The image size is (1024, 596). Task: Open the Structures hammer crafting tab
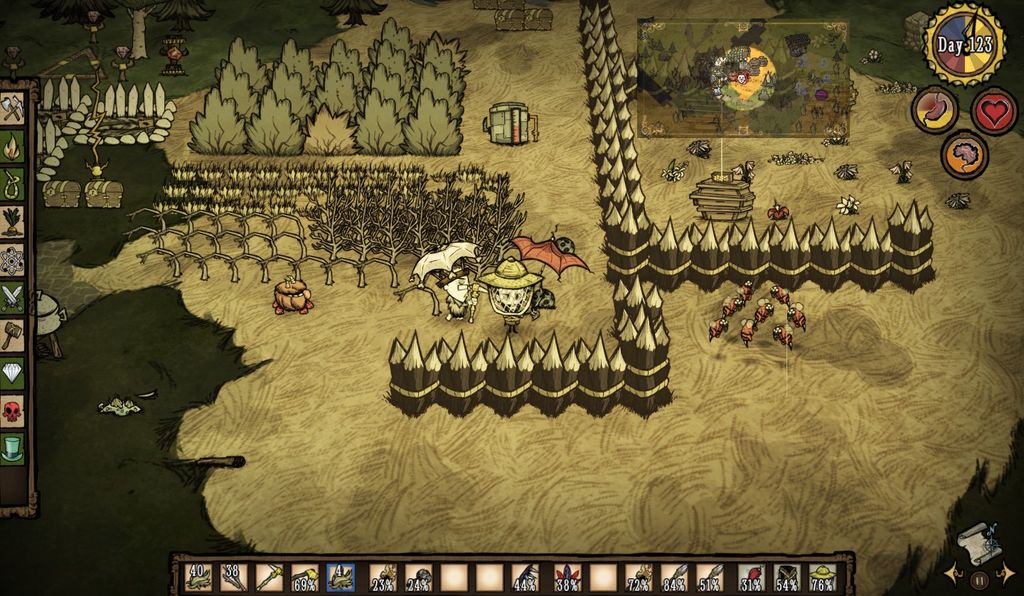[12, 334]
